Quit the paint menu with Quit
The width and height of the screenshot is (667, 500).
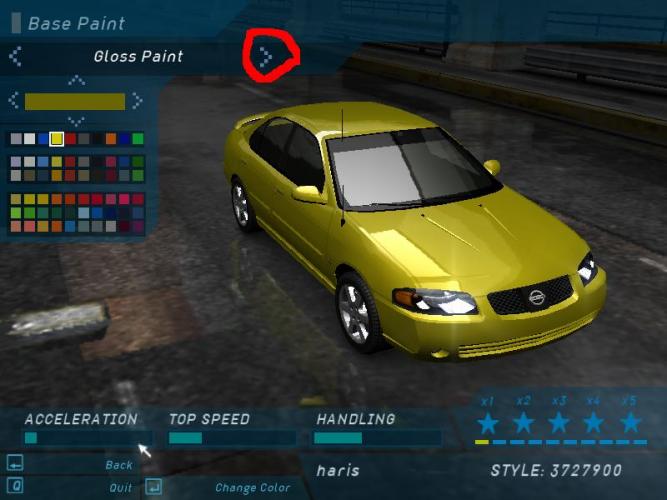pos(120,488)
